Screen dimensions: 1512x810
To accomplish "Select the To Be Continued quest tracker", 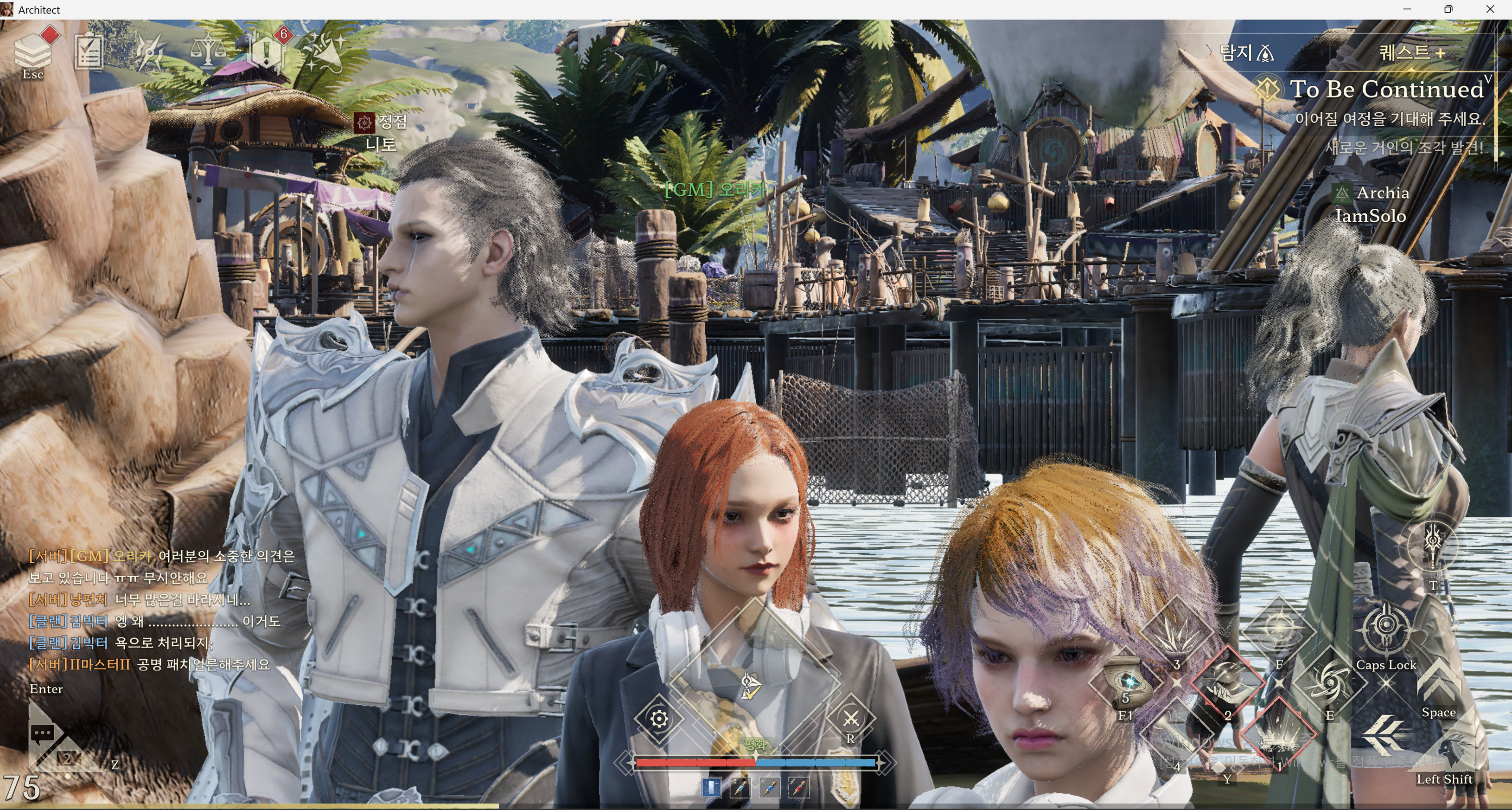I will pyautogui.click(x=1385, y=89).
